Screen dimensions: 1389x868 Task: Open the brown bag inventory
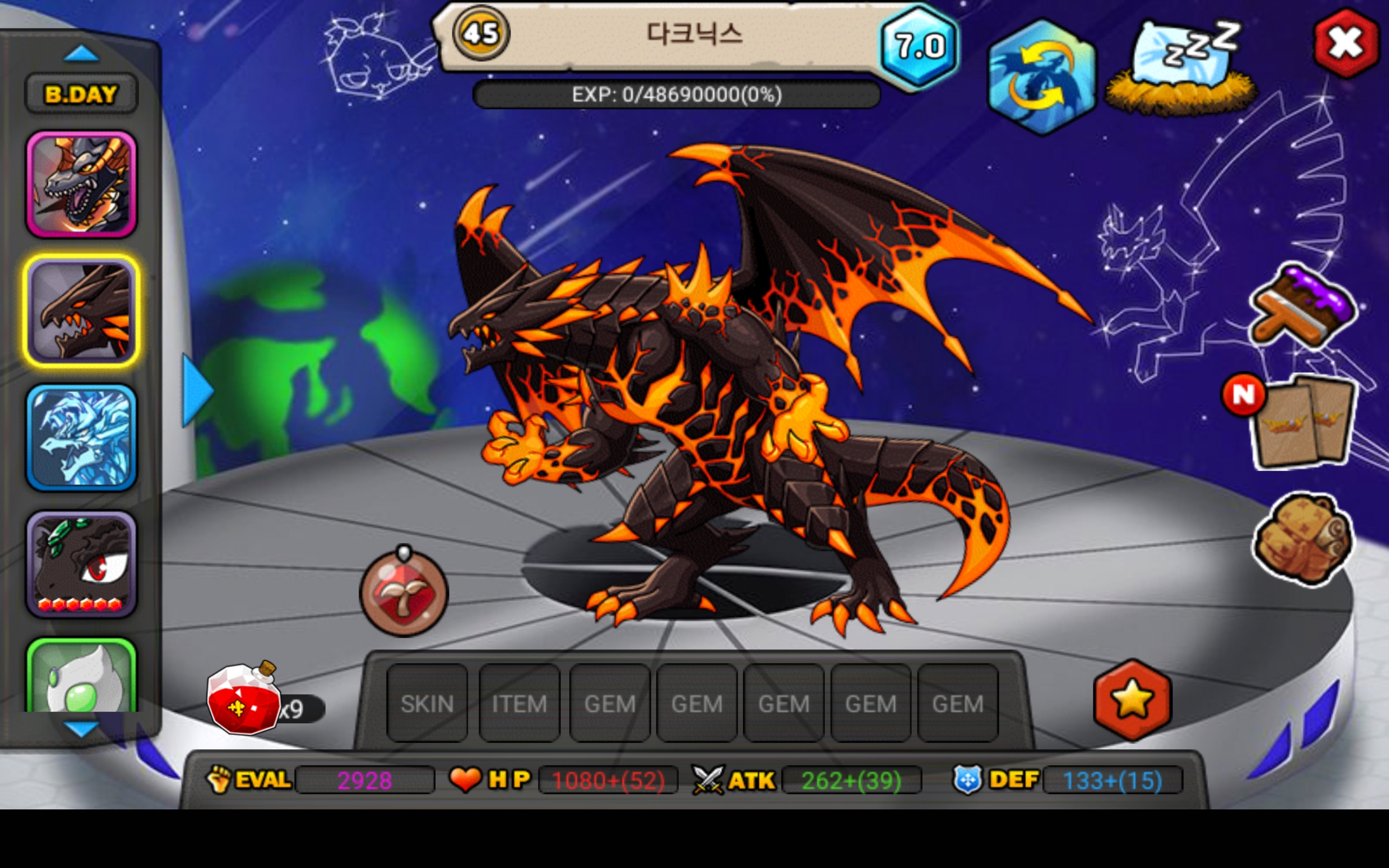pyautogui.click(x=1302, y=538)
